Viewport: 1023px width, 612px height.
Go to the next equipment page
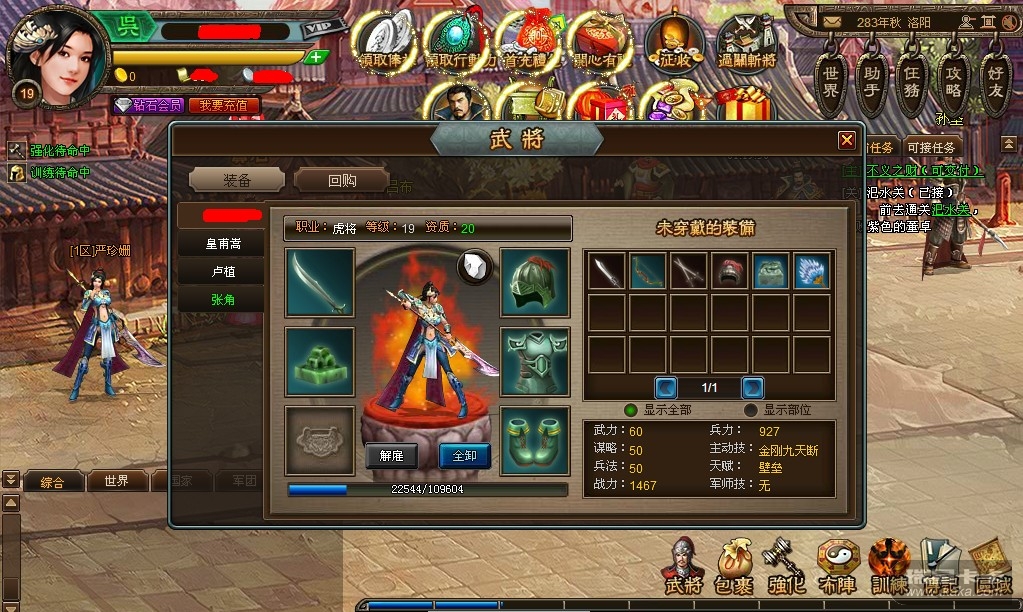tap(752, 387)
